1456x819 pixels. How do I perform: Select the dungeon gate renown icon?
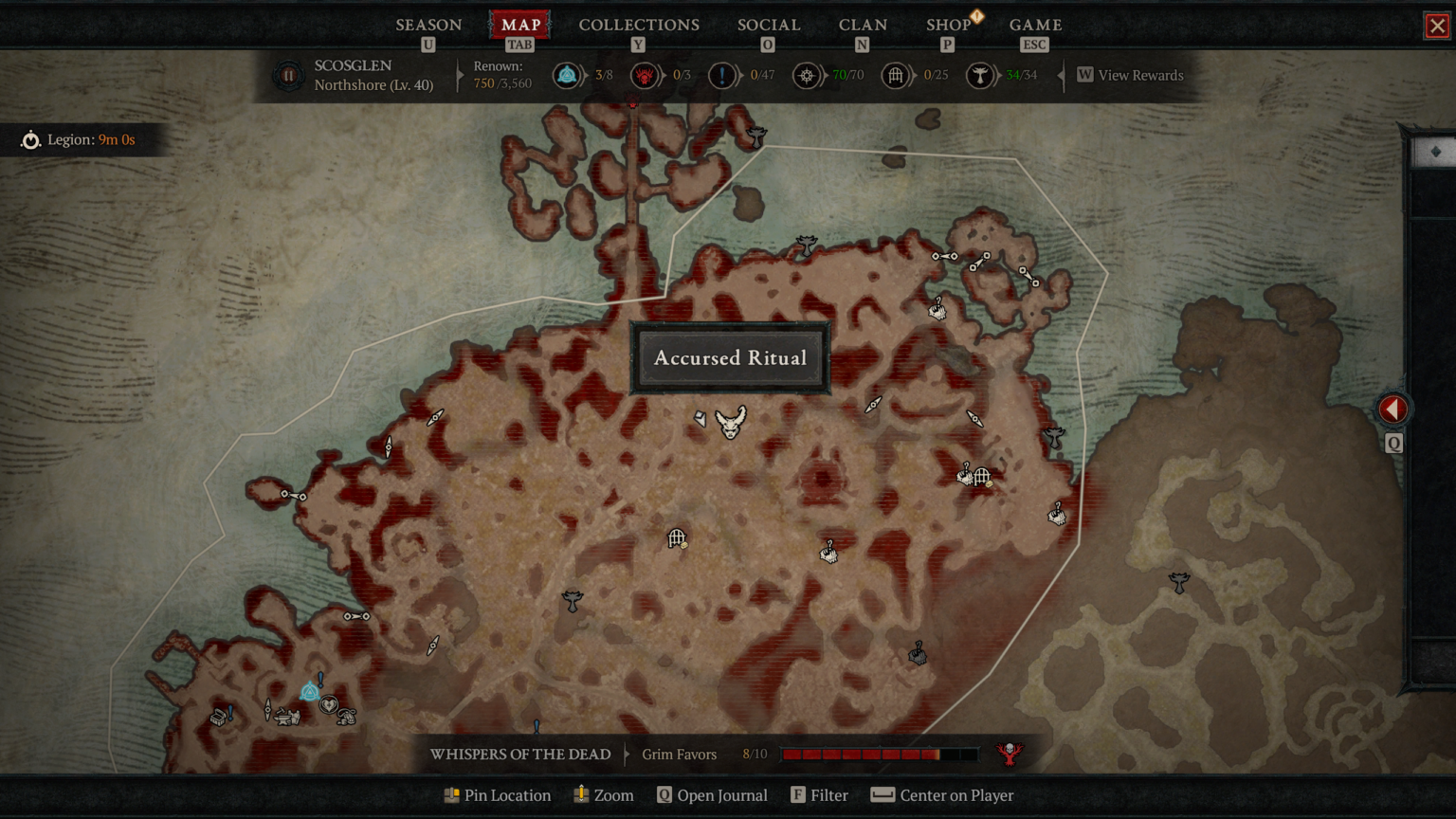point(895,75)
